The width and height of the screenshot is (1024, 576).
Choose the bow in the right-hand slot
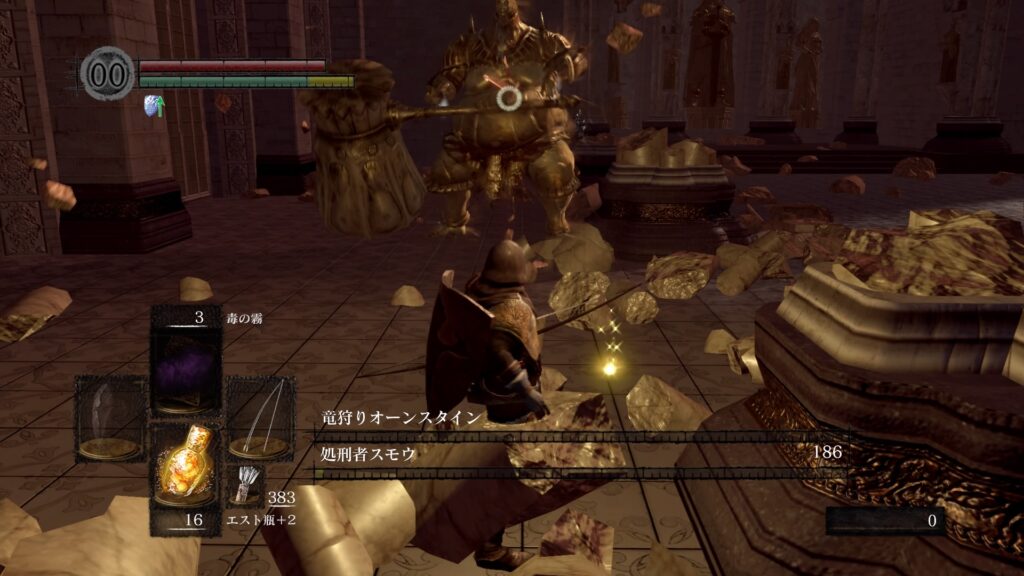(x=257, y=417)
